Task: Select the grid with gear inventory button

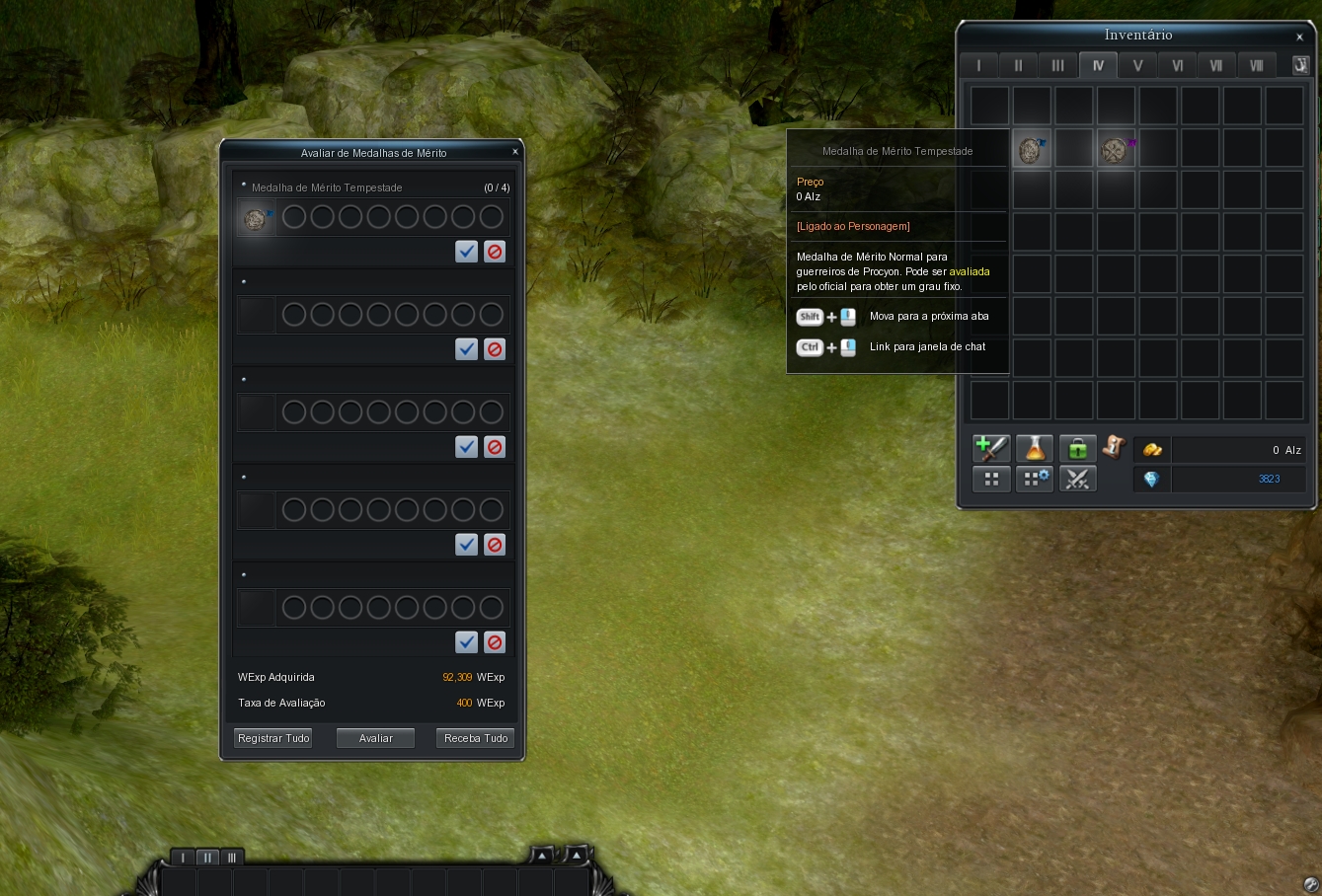Action: 1035,480
